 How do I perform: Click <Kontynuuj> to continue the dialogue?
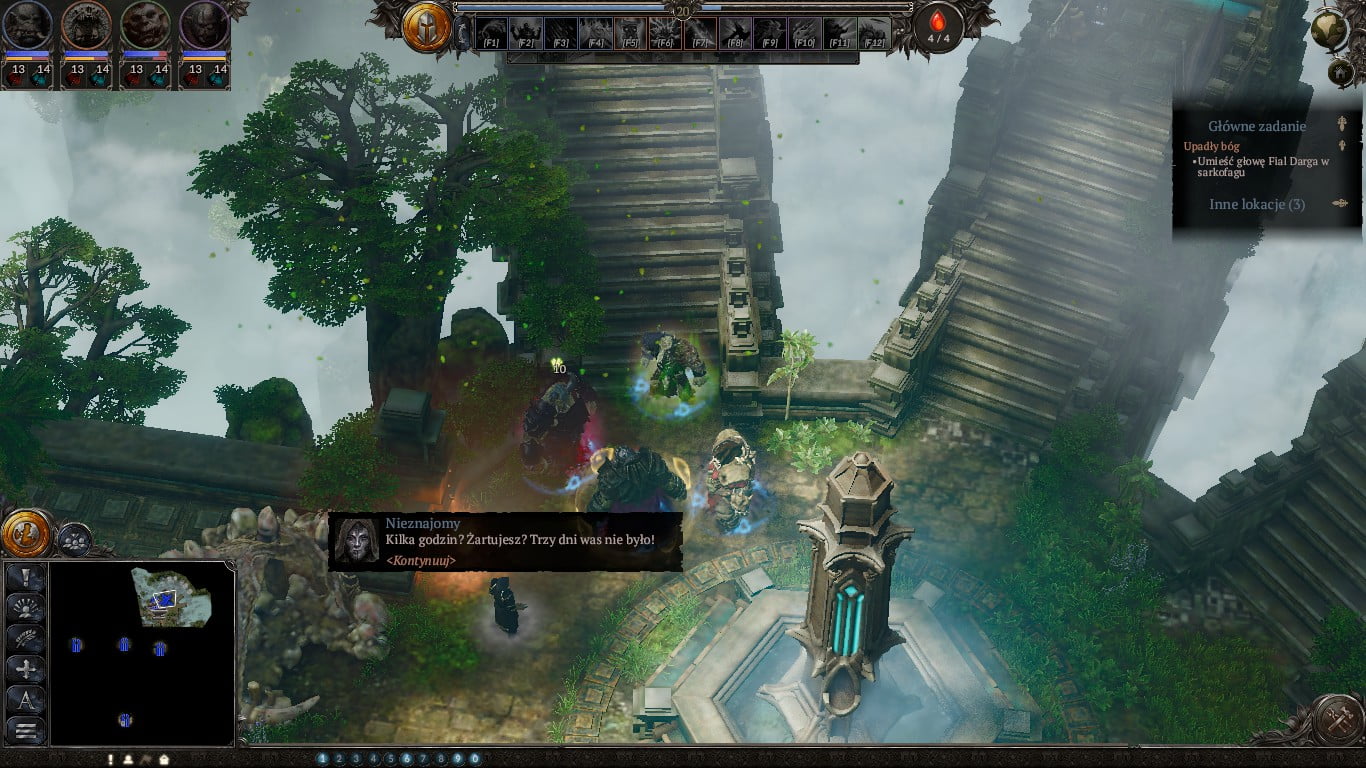421,560
